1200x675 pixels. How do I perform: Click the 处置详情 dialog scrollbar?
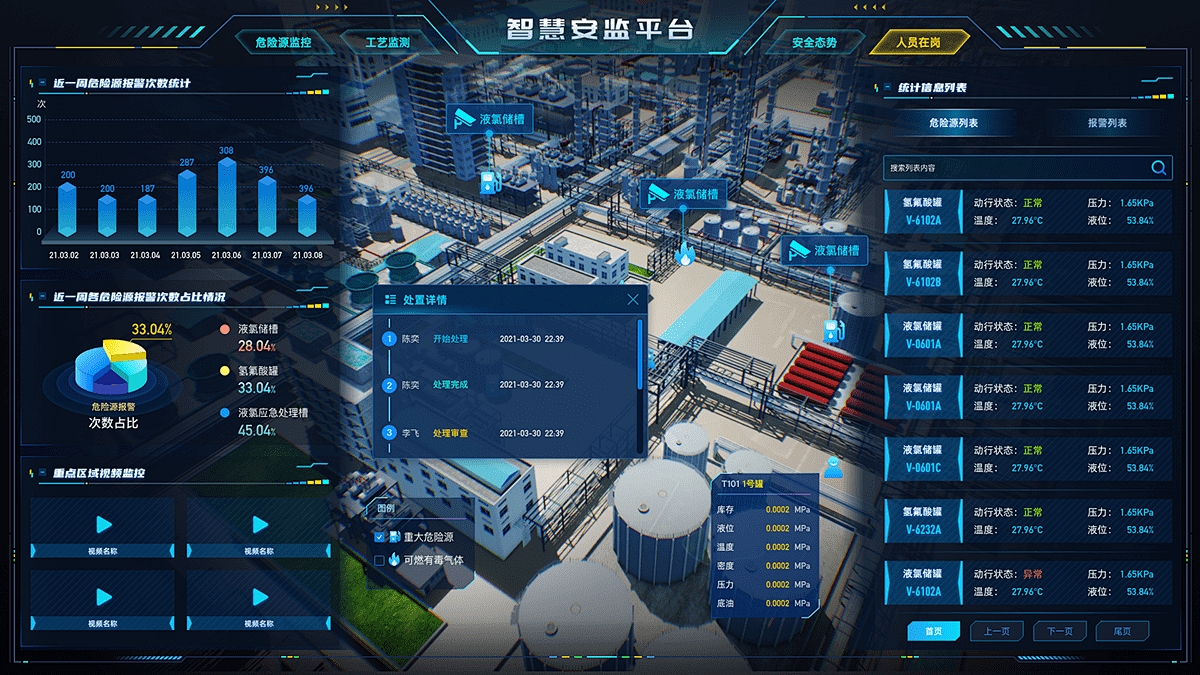(x=640, y=353)
